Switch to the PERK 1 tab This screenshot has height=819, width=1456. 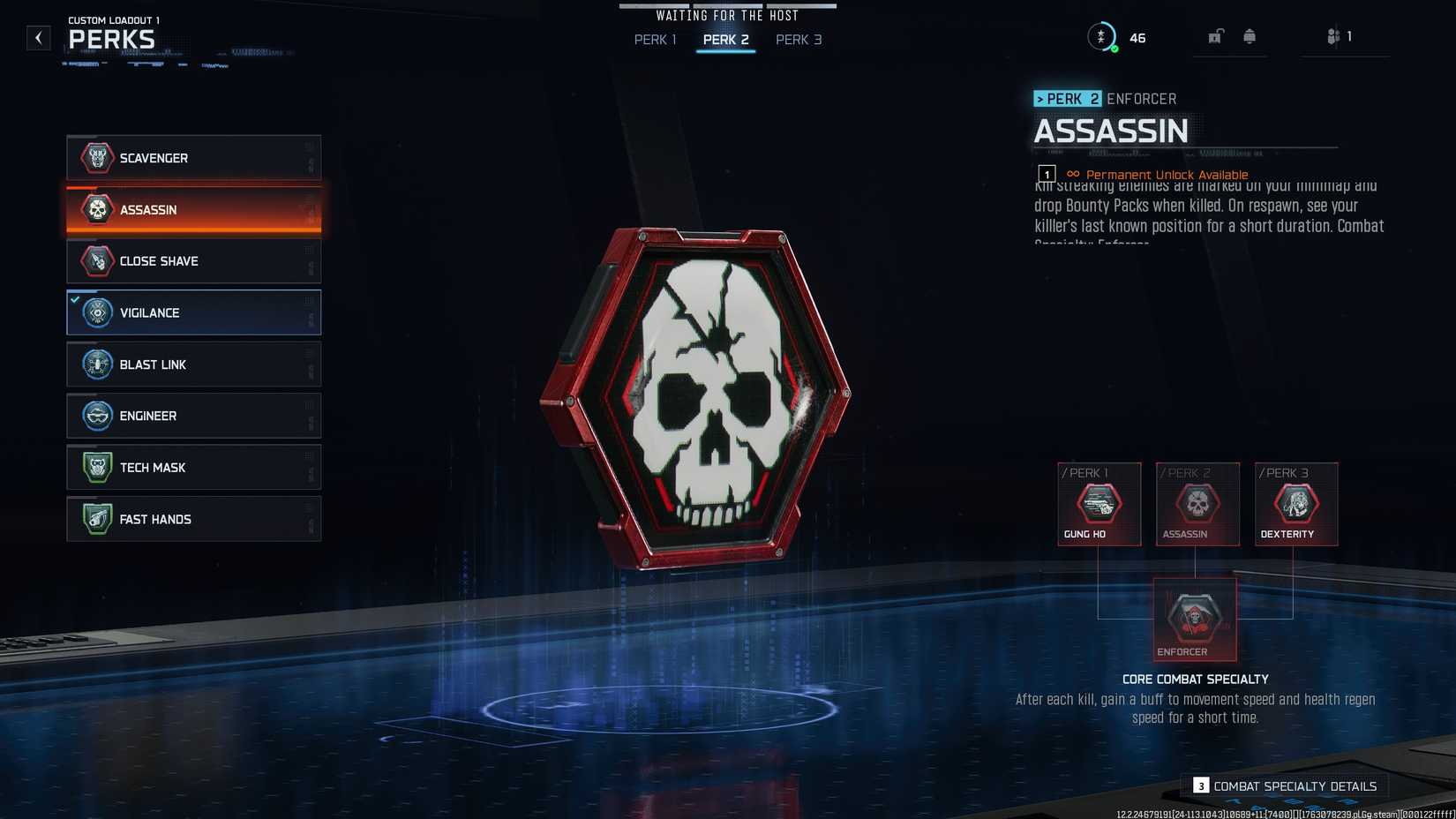point(654,40)
